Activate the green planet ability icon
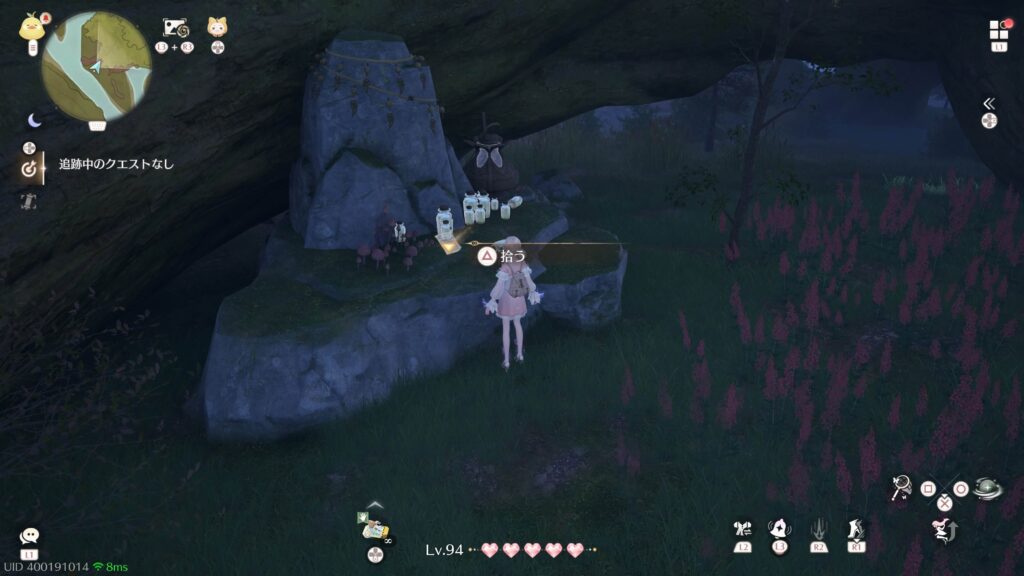1024x576 pixels. pyautogui.click(x=987, y=488)
